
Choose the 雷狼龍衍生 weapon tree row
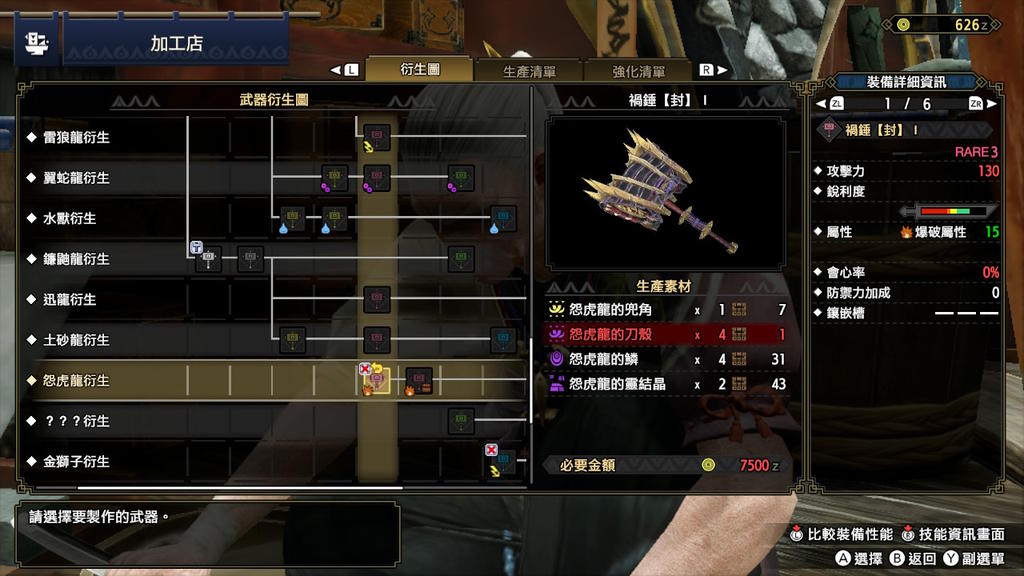tap(76, 137)
